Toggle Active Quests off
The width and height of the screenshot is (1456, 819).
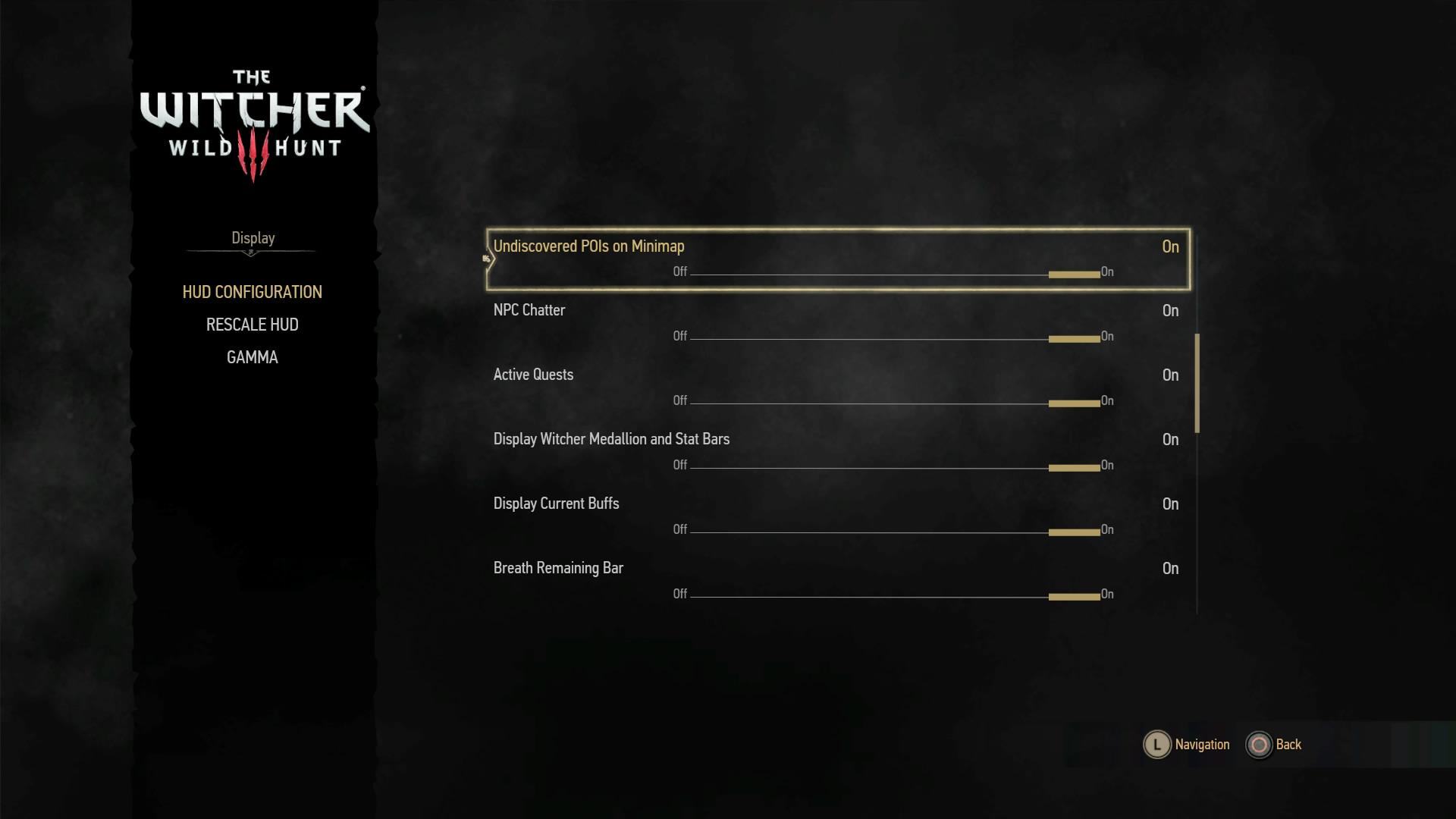[x=680, y=400]
